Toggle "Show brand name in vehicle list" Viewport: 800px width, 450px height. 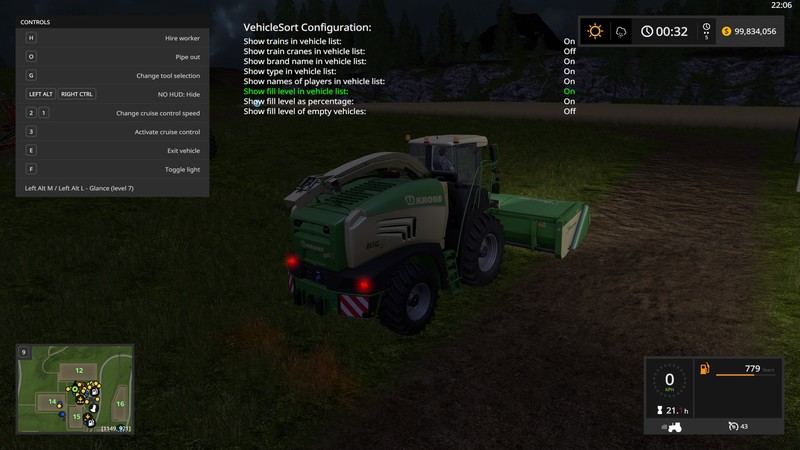pyautogui.click(x=304, y=61)
